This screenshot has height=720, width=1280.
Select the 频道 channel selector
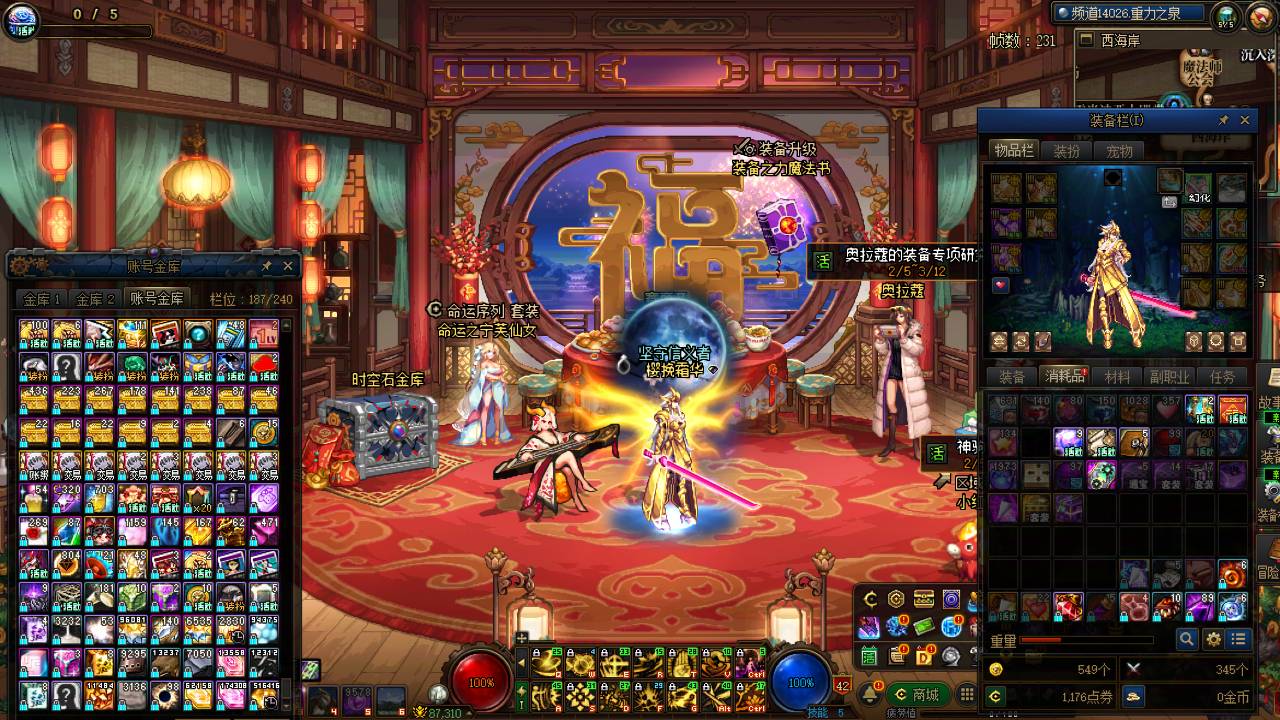tap(1130, 13)
